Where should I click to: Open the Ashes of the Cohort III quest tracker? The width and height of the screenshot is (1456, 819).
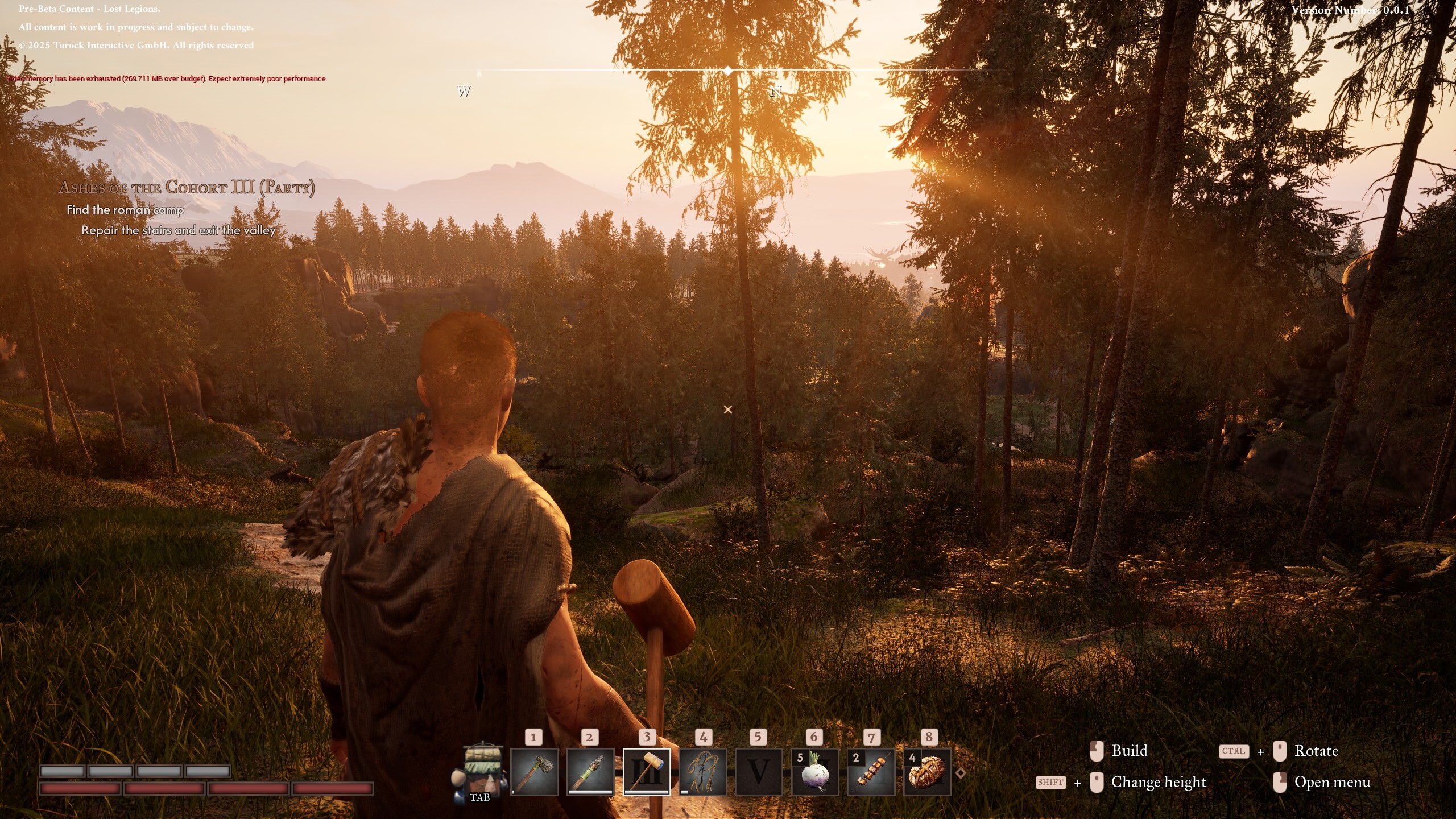tap(187, 188)
